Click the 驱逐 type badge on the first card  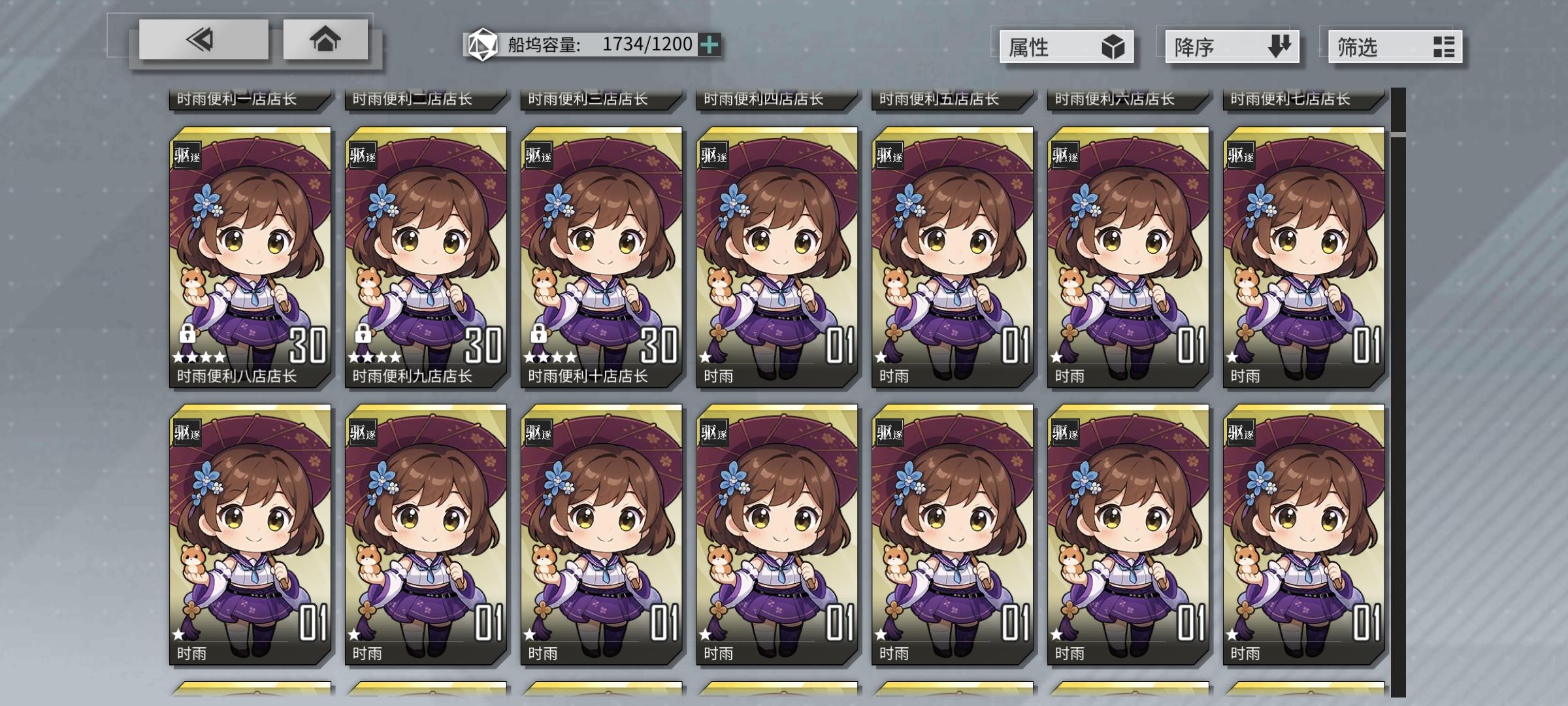pos(187,155)
